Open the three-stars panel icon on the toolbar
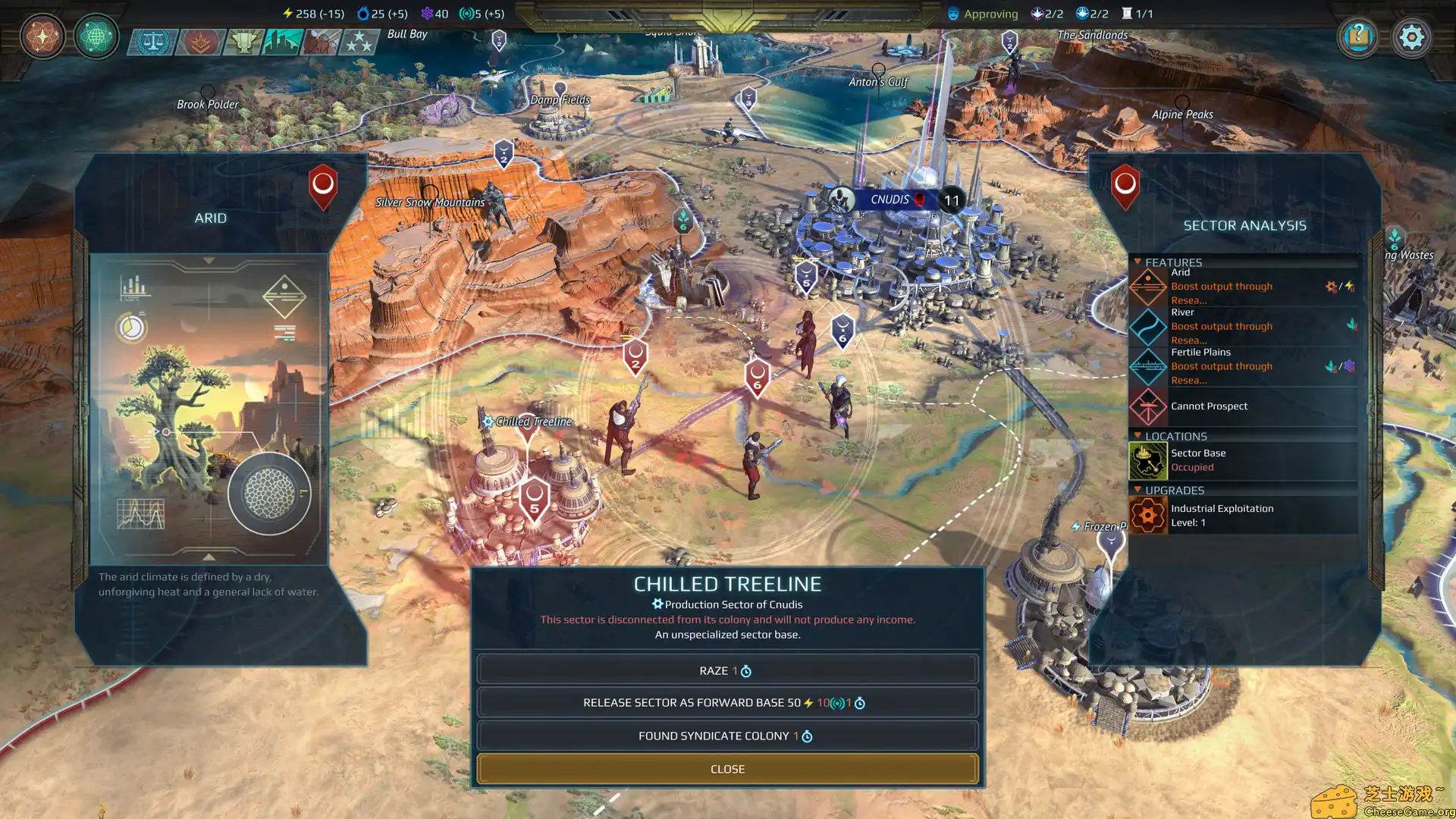 coord(356,42)
